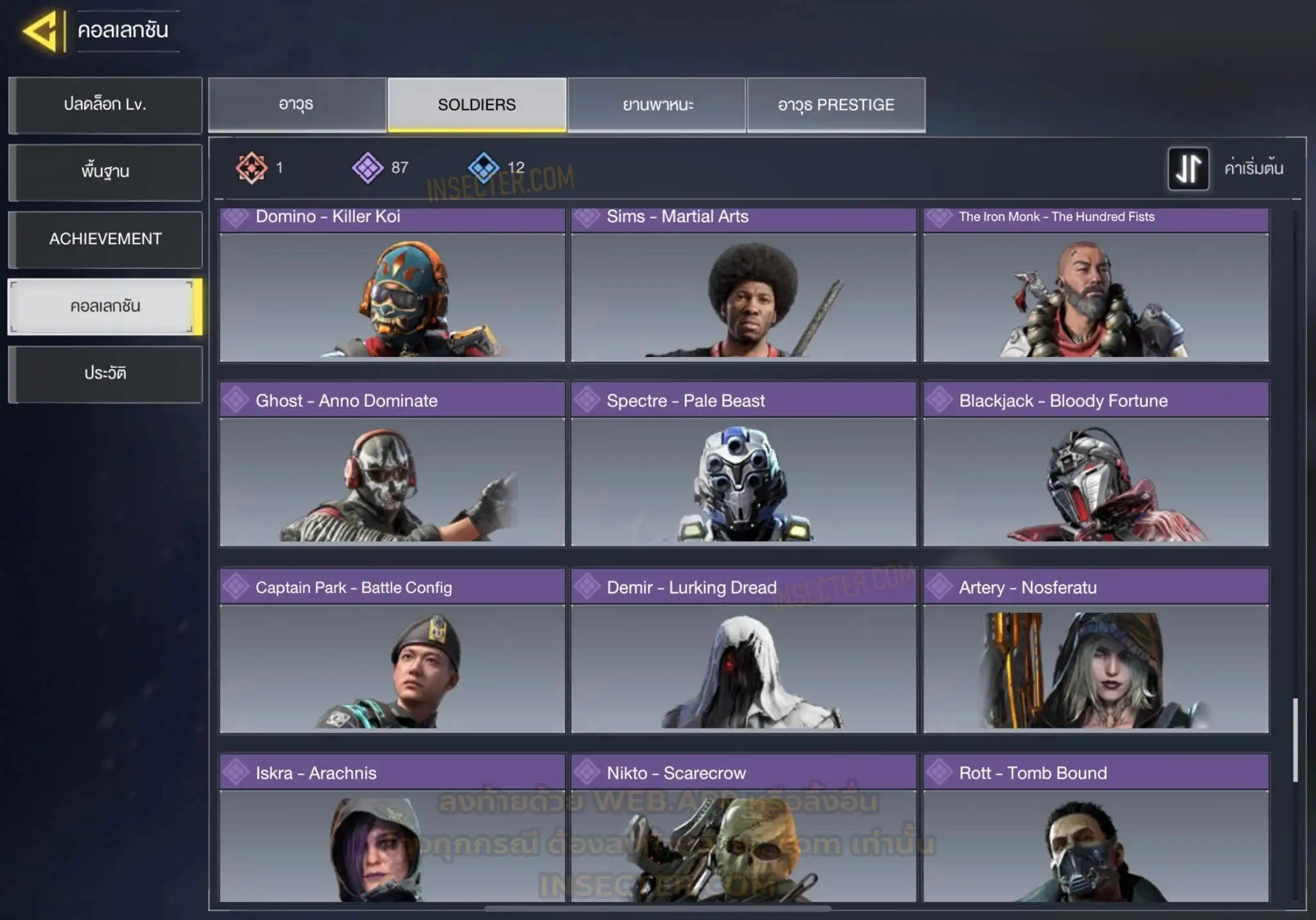The height and width of the screenshot is (920, 1316).
Task: Switch to the ยานพาหนะ tab
Action: [657, 105]
